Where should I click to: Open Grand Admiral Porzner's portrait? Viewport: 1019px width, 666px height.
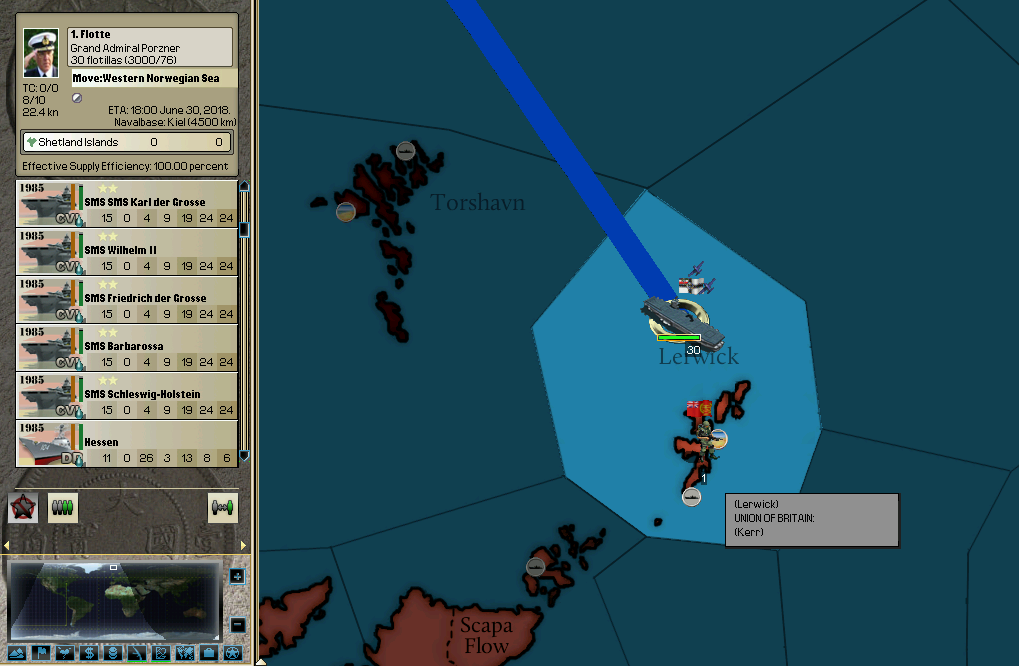coord(41,51)
